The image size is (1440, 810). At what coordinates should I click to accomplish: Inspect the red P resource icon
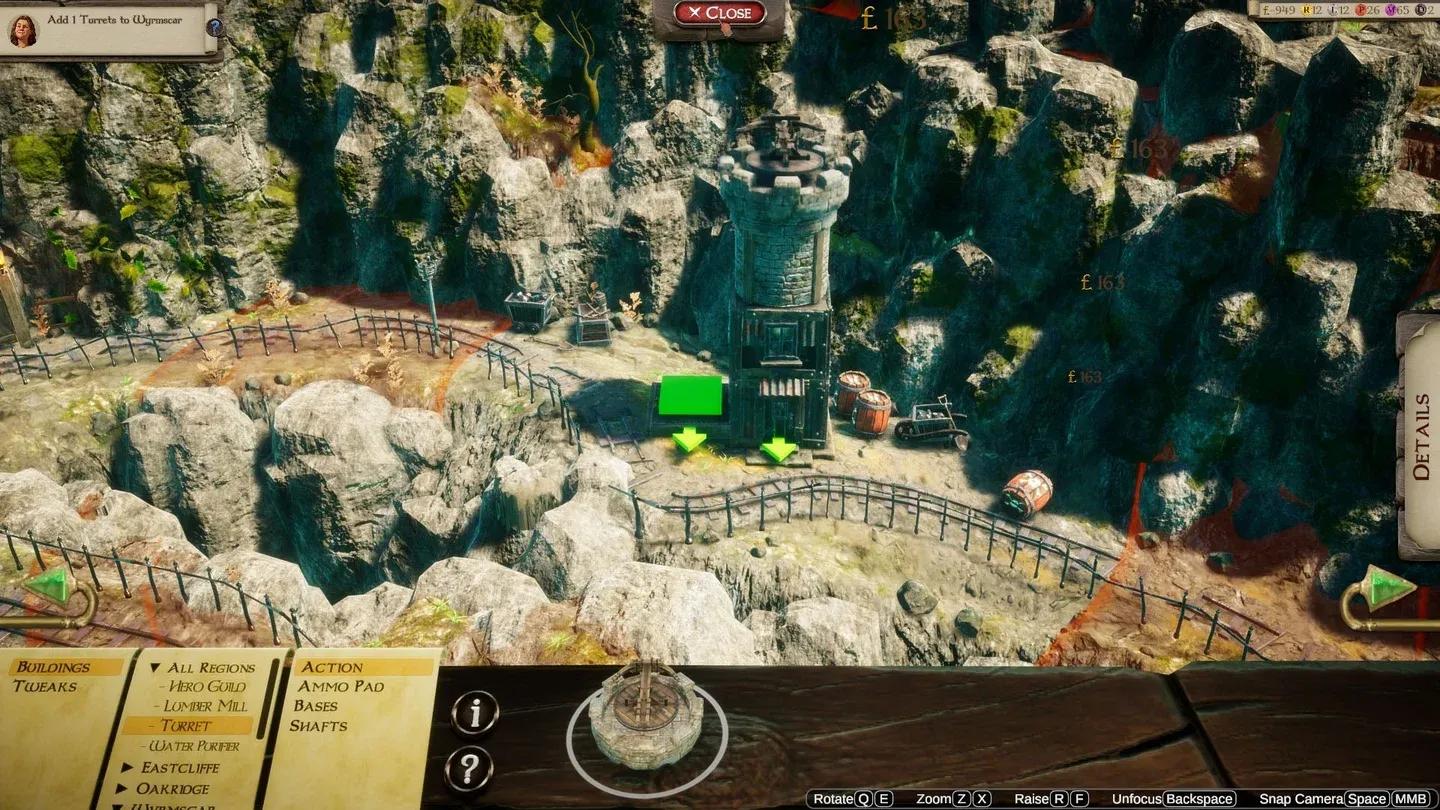point(1360,12)
